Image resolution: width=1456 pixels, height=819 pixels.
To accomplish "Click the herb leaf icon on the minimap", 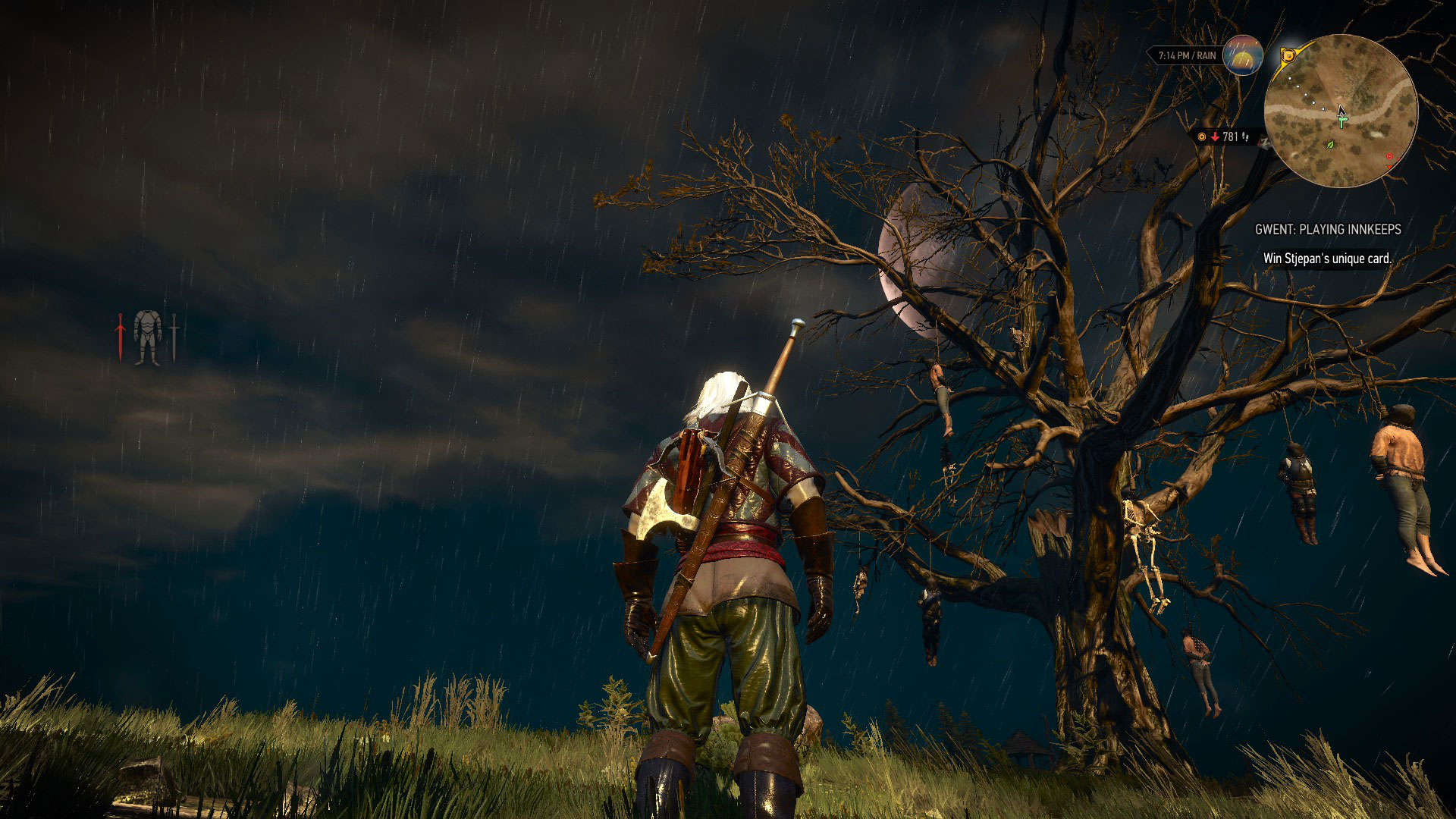I will 1329,146.
